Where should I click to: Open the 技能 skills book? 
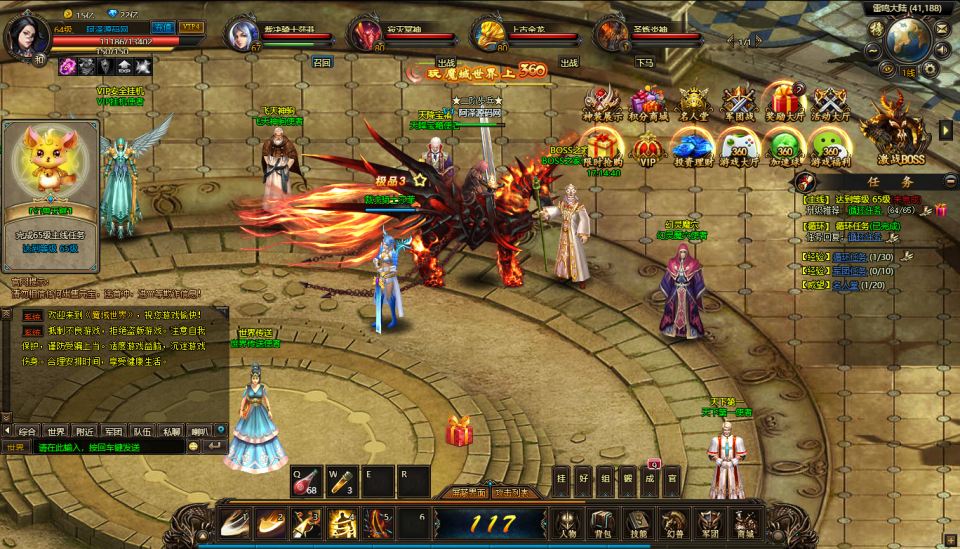(x=638, y=522)
